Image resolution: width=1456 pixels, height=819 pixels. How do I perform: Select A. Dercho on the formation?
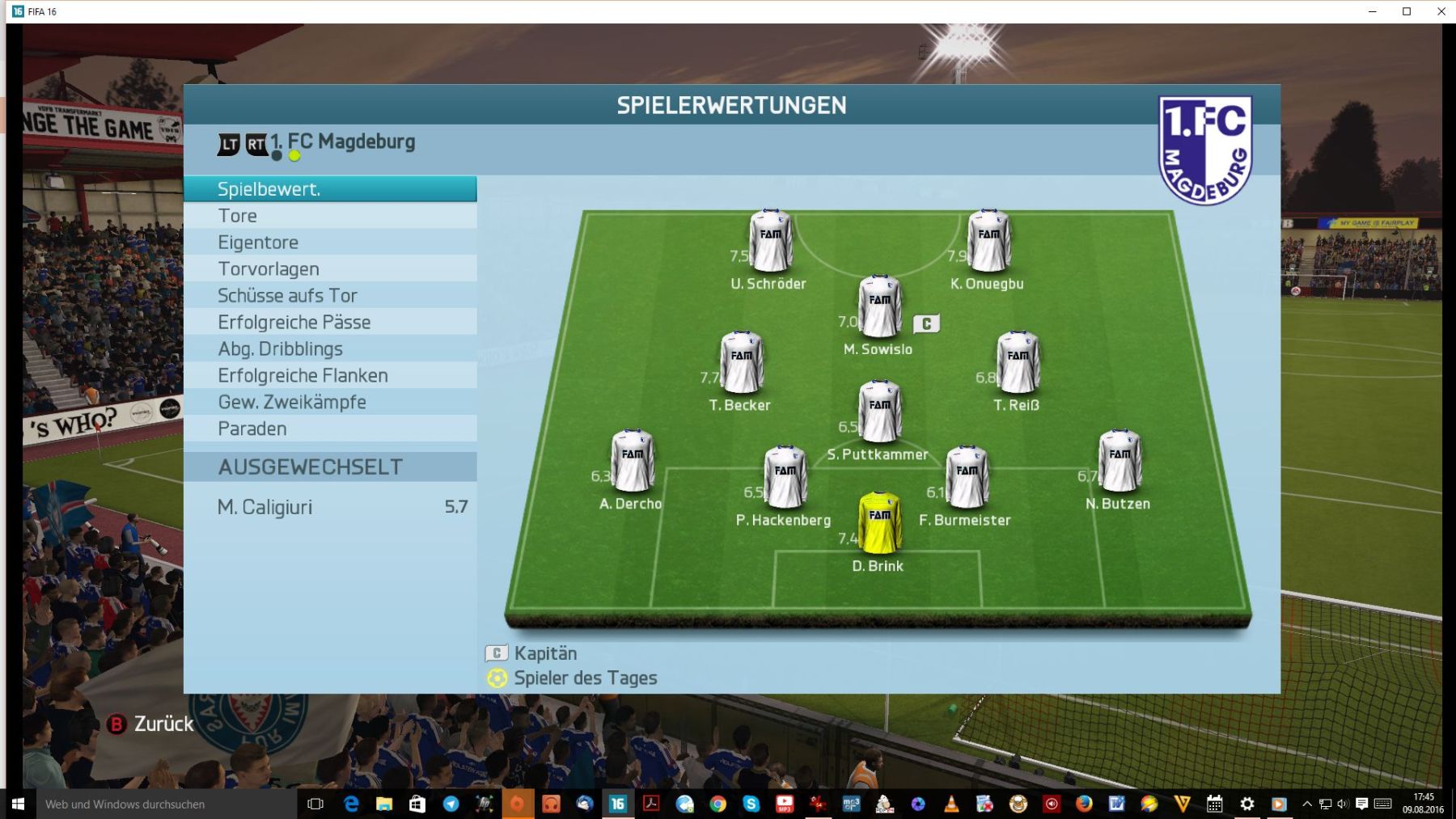[x=632, y=460]
